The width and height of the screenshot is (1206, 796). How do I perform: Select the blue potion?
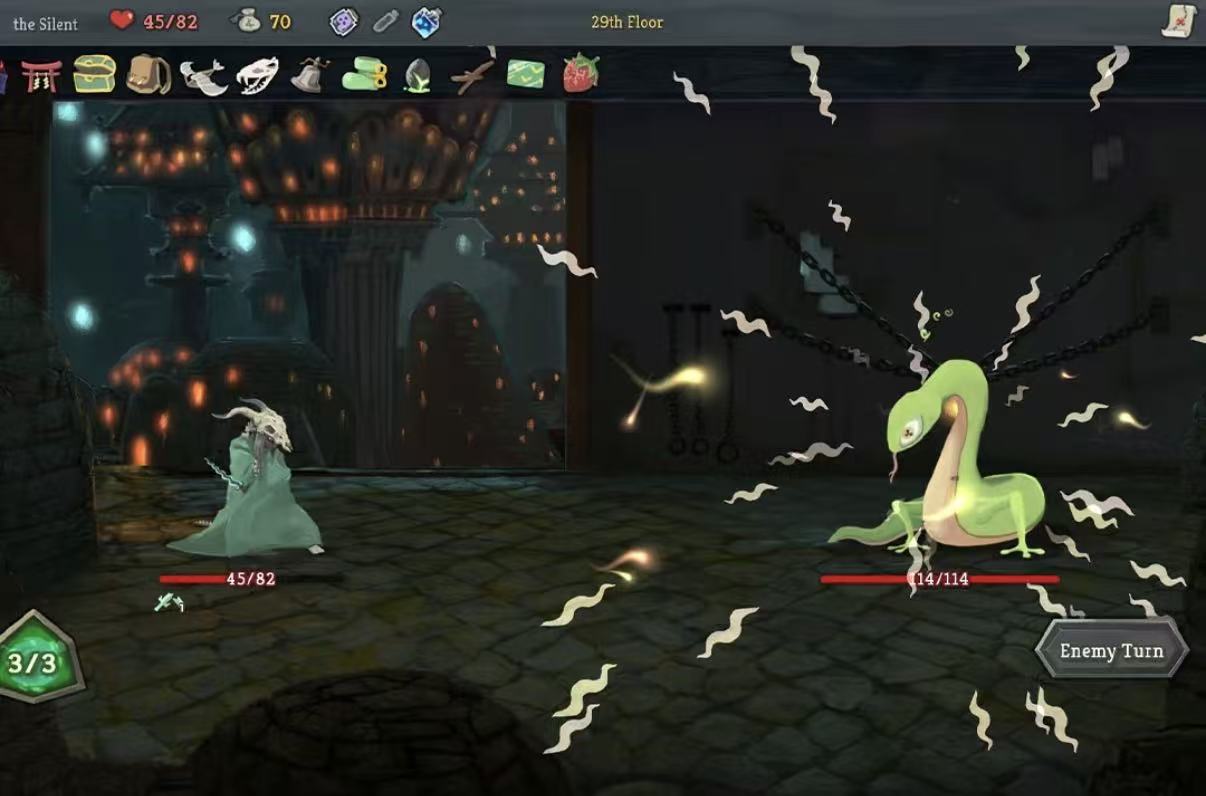point(427,21)
